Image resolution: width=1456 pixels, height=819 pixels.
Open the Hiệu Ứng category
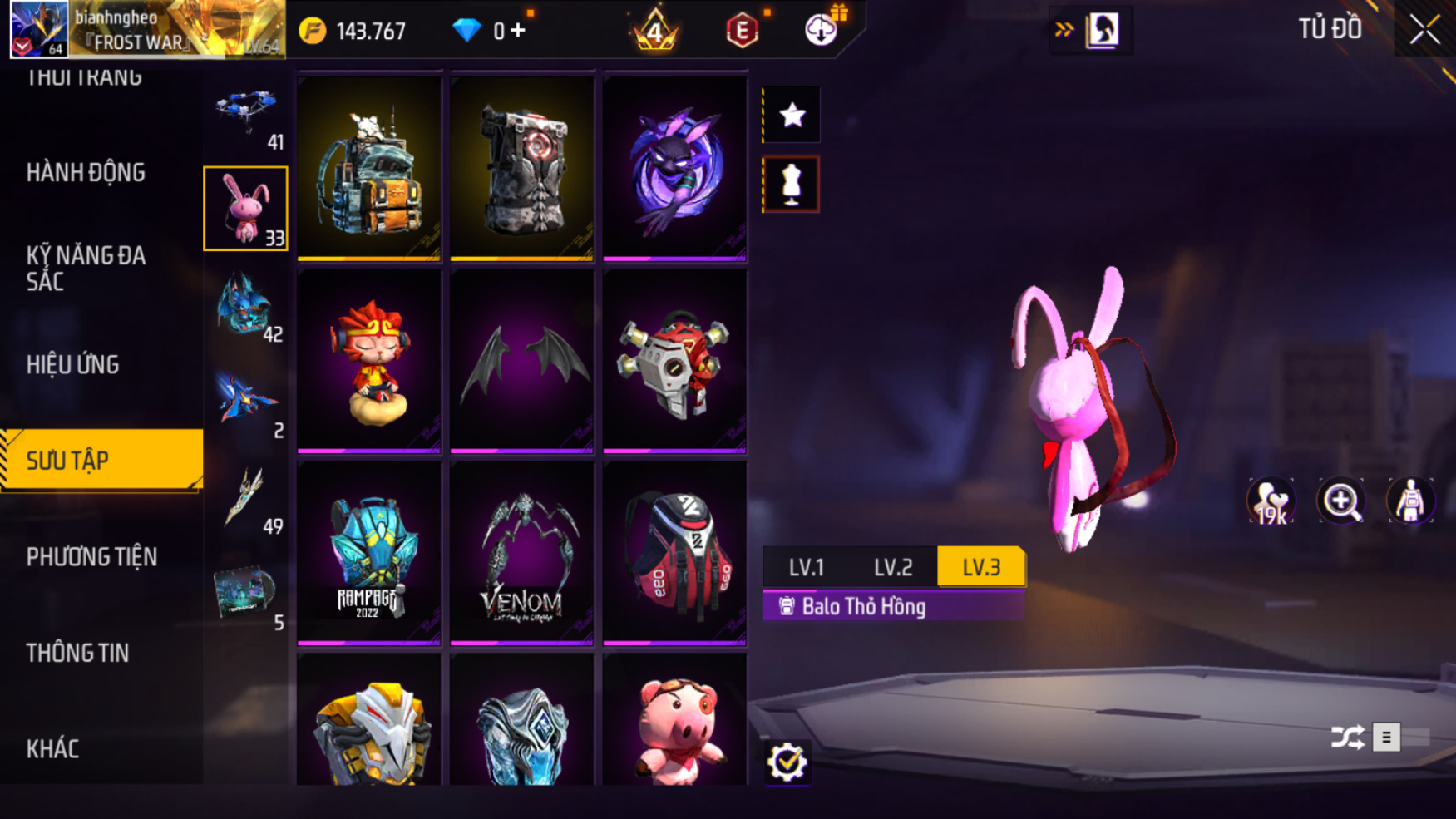[x=73, y=364]
